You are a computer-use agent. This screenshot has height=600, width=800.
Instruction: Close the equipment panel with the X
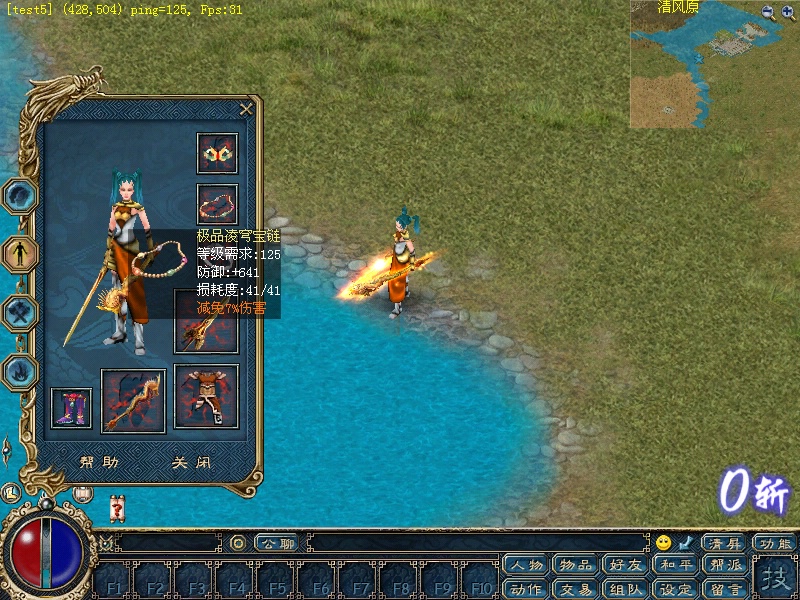(x=246, y=109)
